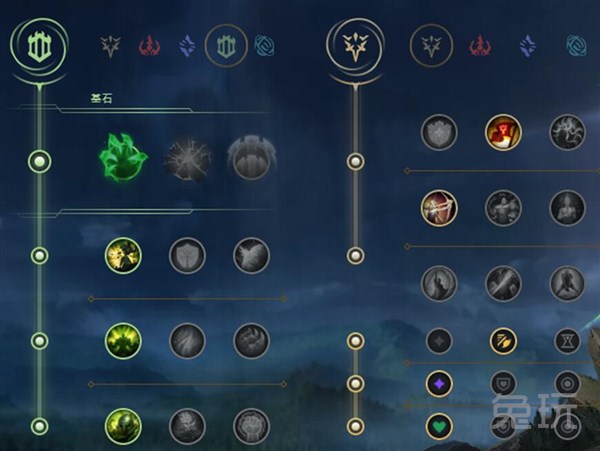Image resolution: width=600 pixels, height=451 pixels.
Task: Select the Overgrowth rune
Action: coord(123,426)
